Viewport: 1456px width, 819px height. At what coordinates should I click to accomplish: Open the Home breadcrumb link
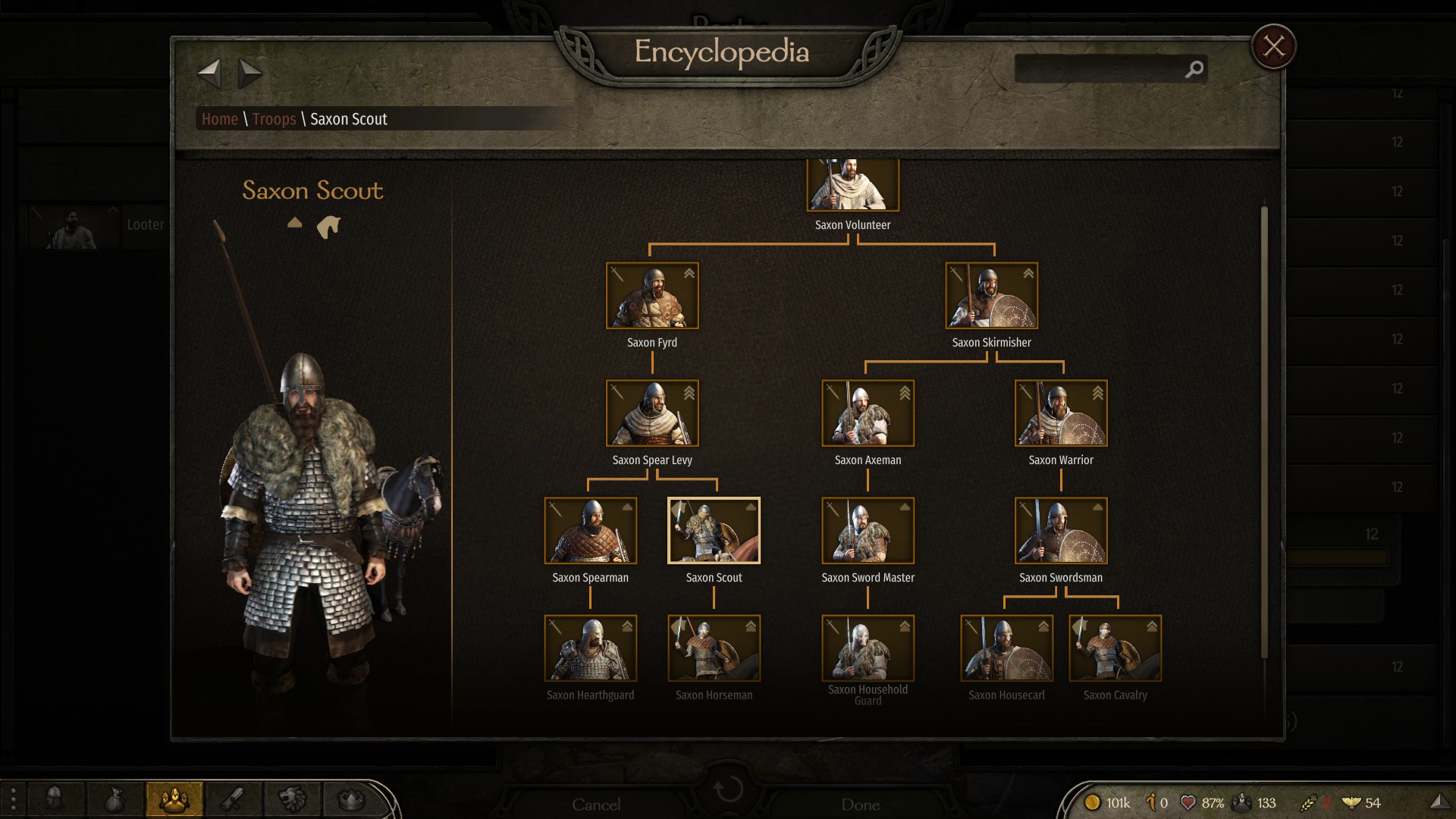tap(220, 119)
